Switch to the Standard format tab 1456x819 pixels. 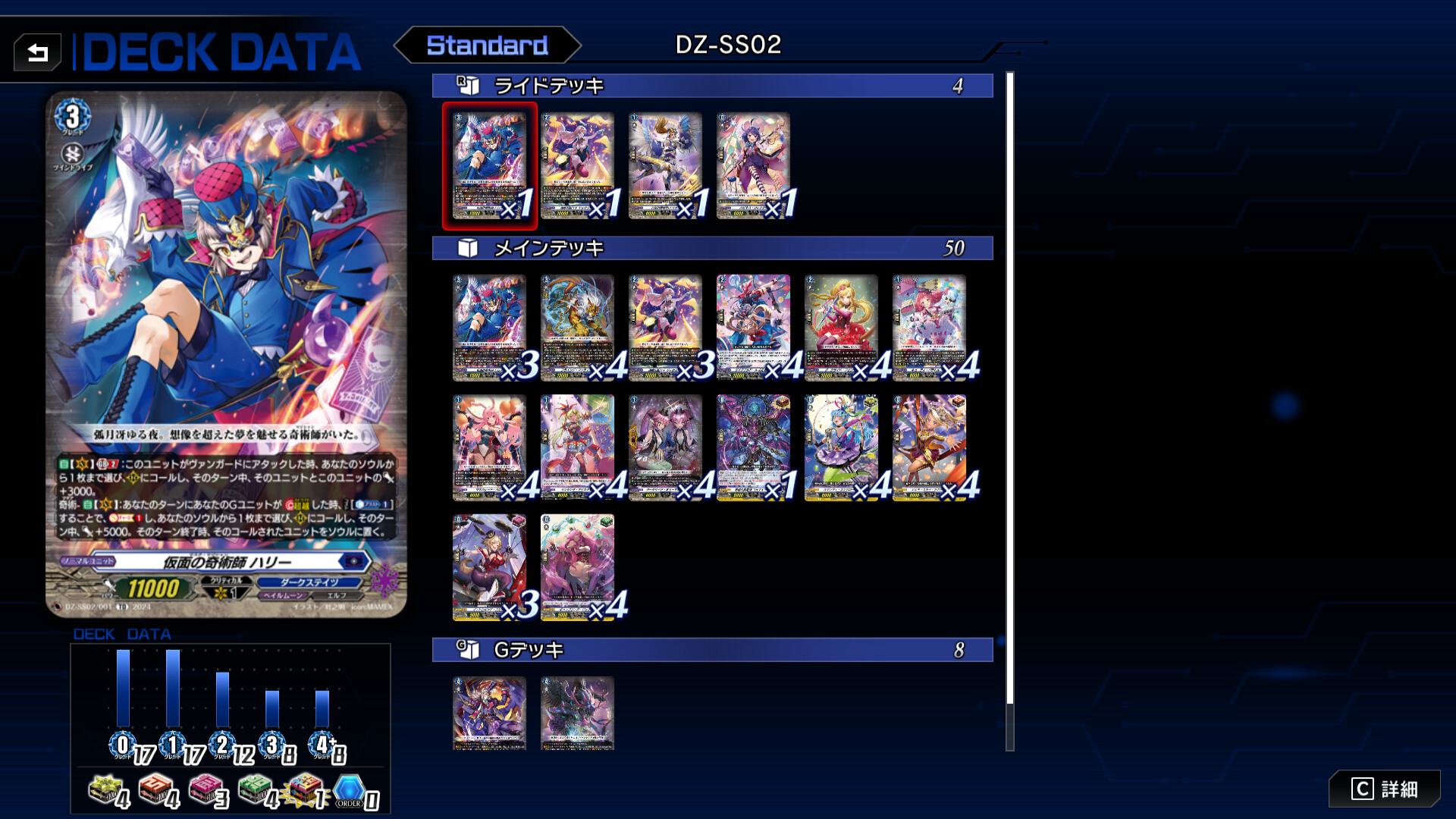click(488, 45)
